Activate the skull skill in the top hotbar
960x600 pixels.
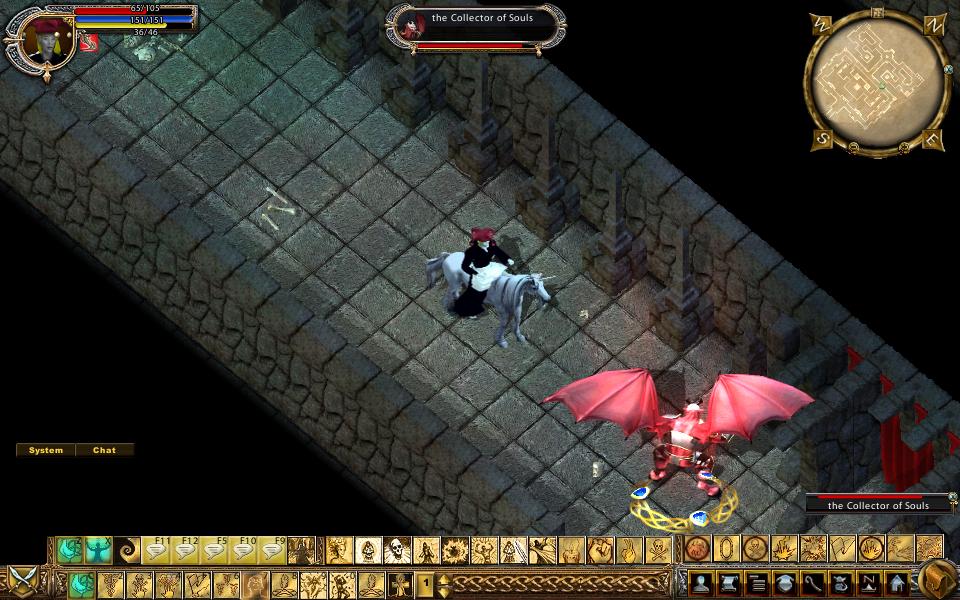click(x=398, y=550)
